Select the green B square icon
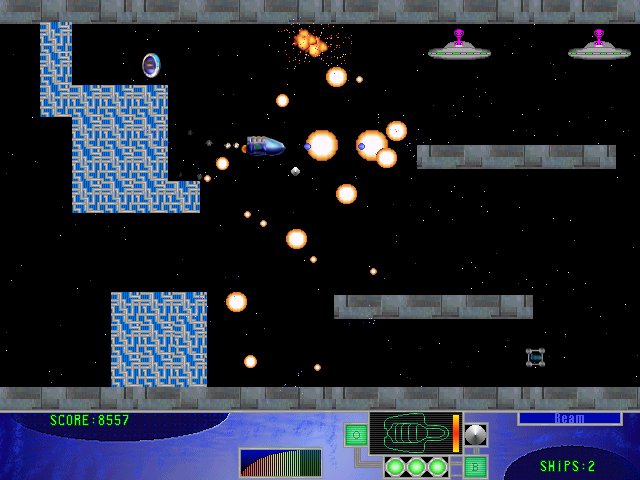Image resolution: width=640 pixels, height=480 pixels. pyautogui.click(x=476, y=466)
